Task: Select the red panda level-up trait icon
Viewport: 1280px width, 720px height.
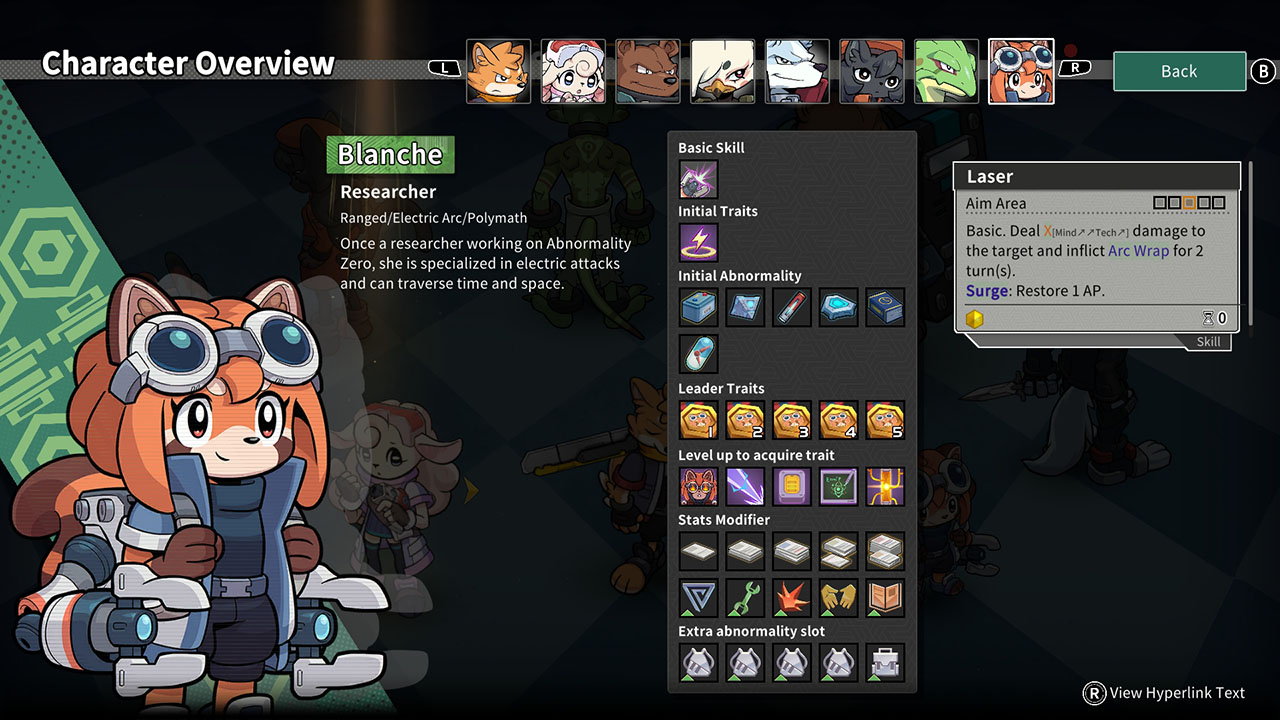Action: (x=698, y=487)
